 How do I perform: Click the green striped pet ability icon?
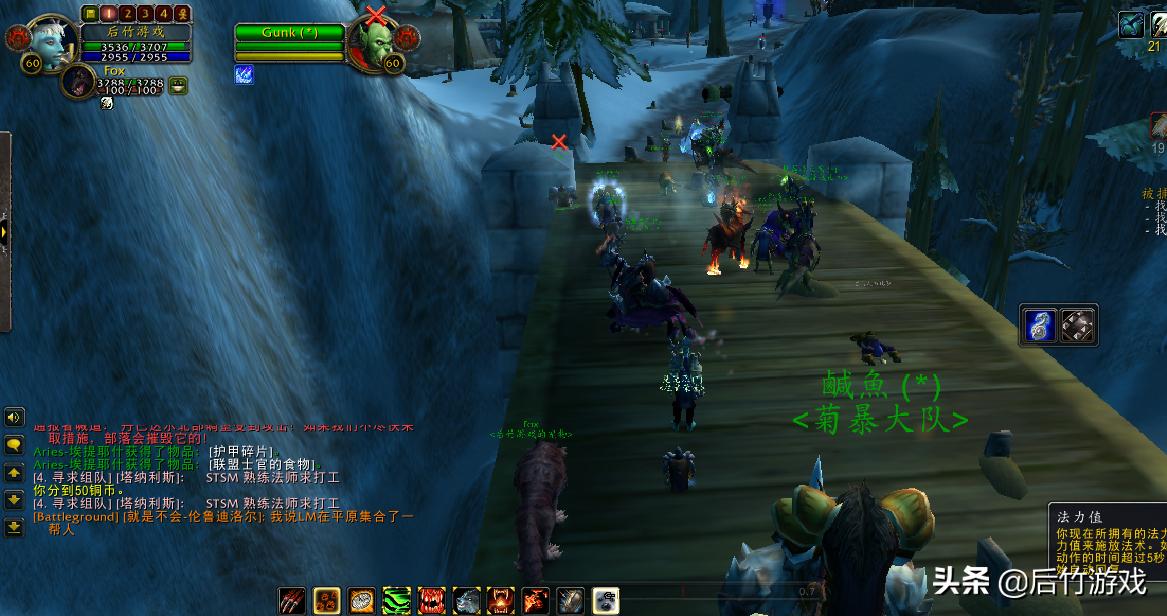point(397,600)
